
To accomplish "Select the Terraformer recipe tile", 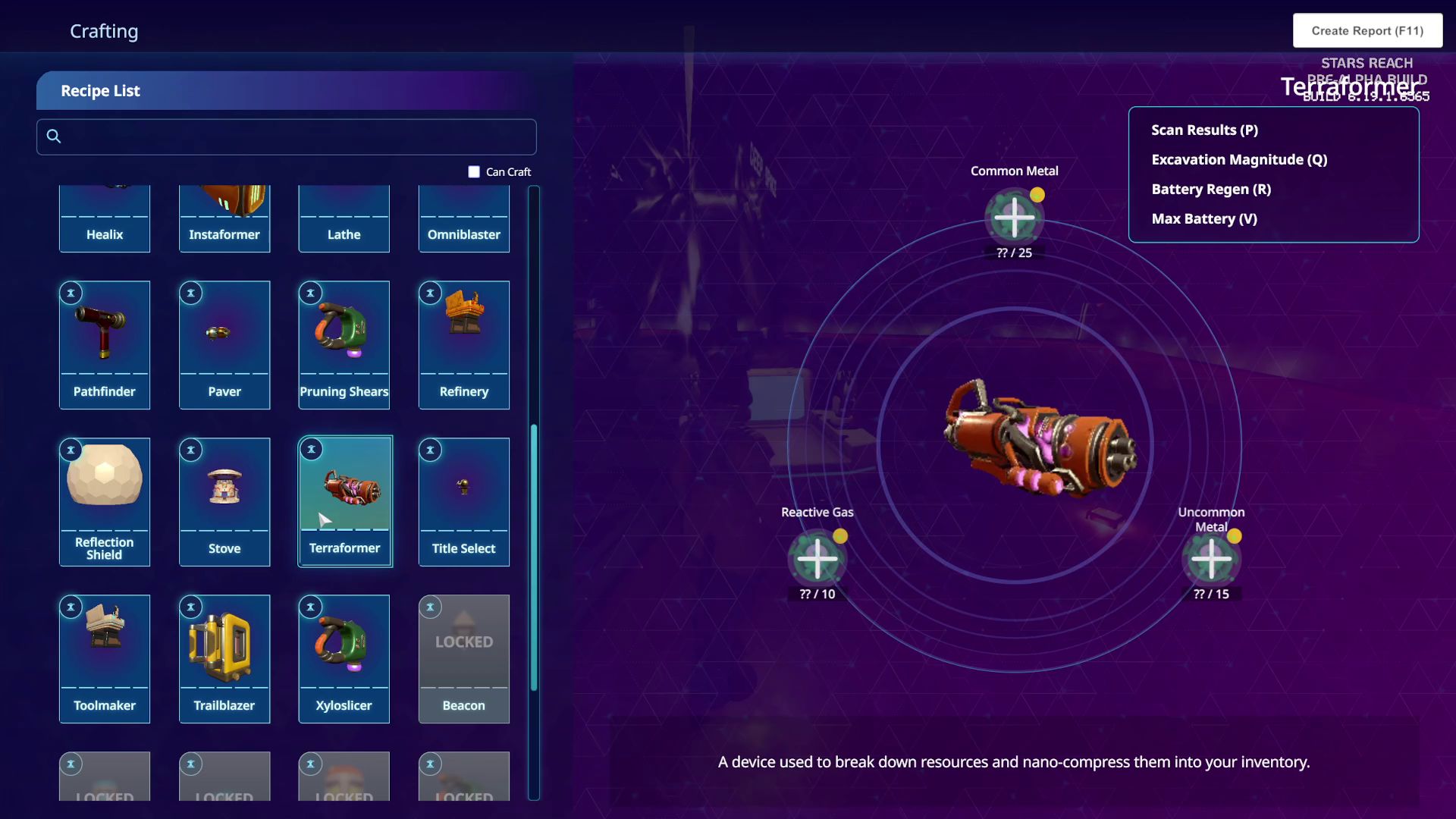I will [345, 501].
